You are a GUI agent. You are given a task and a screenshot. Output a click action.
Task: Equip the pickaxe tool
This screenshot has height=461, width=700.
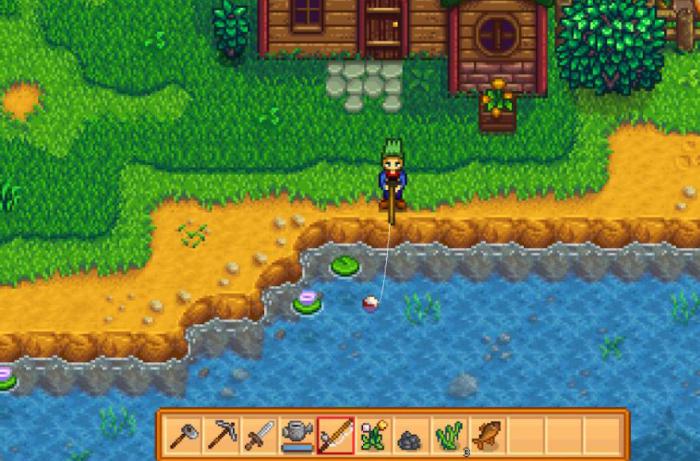click(221, 435)
